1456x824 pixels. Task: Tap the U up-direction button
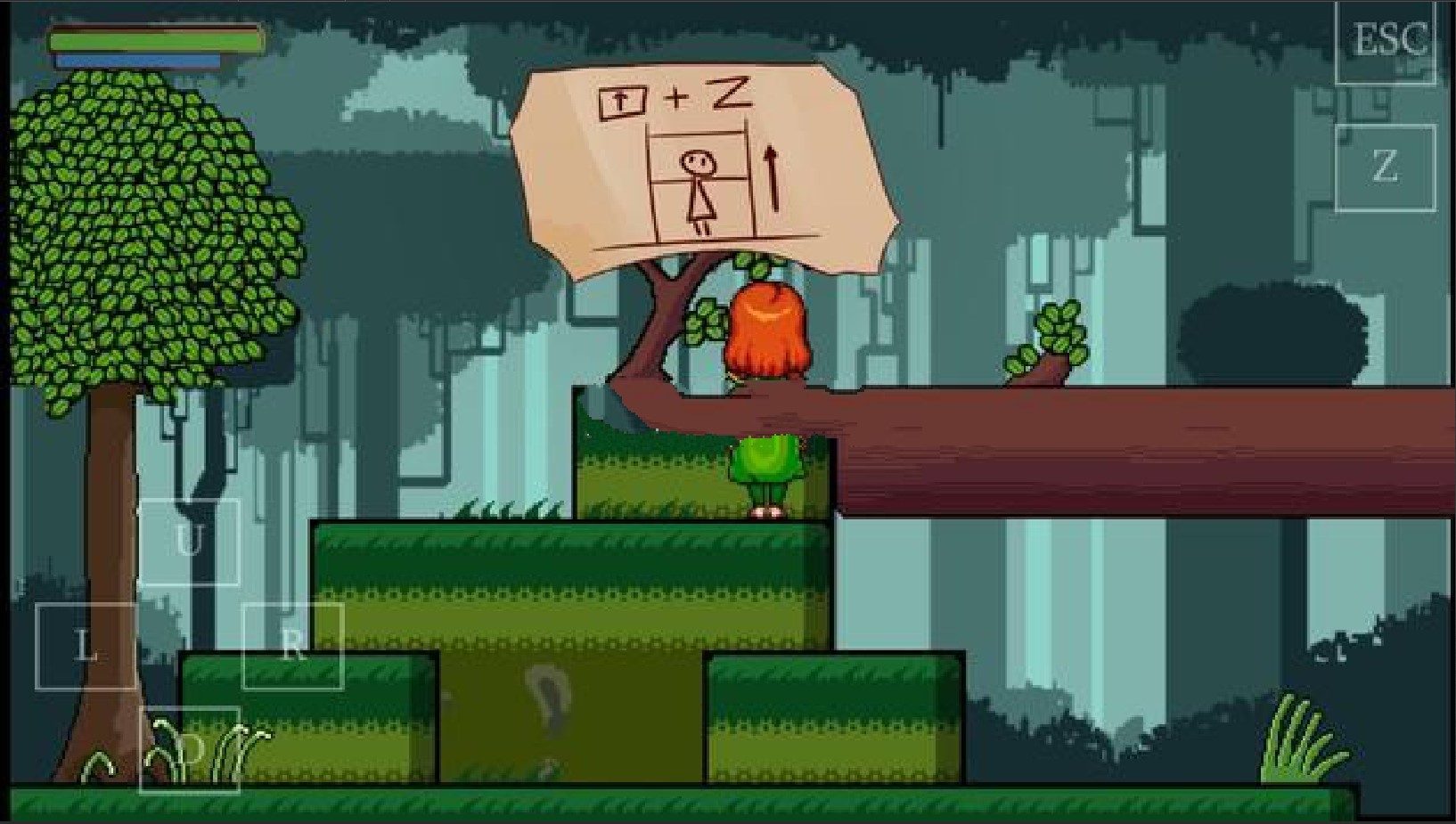(x=189, y=542)
